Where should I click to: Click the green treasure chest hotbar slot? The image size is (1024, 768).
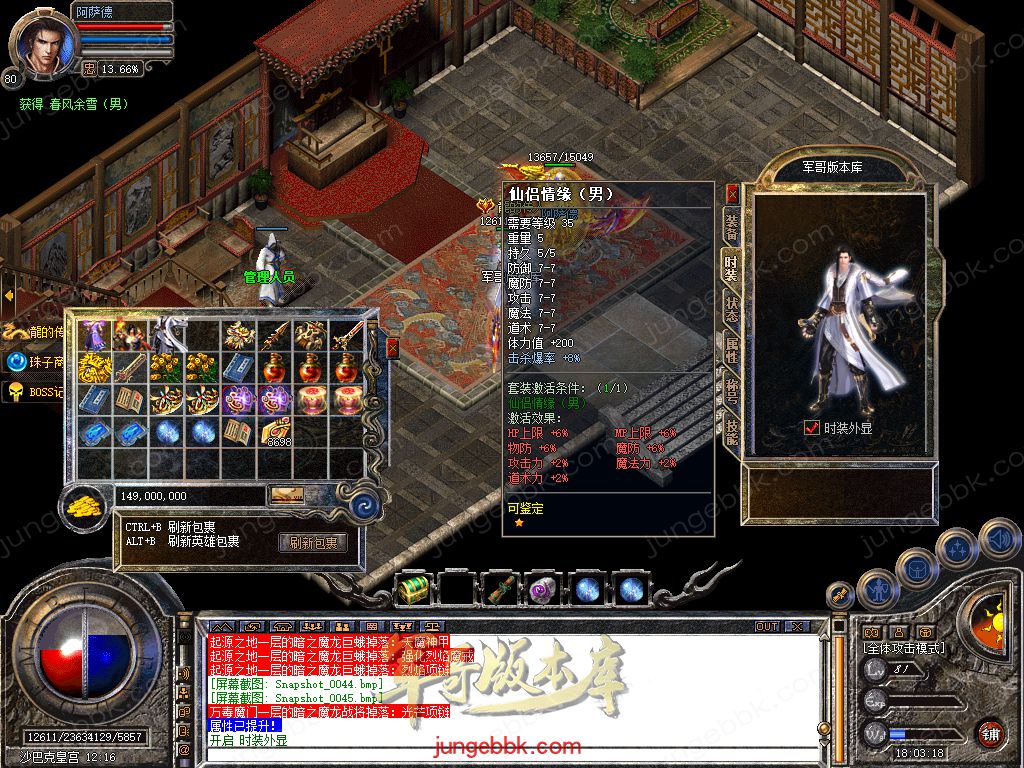[412, 589]
